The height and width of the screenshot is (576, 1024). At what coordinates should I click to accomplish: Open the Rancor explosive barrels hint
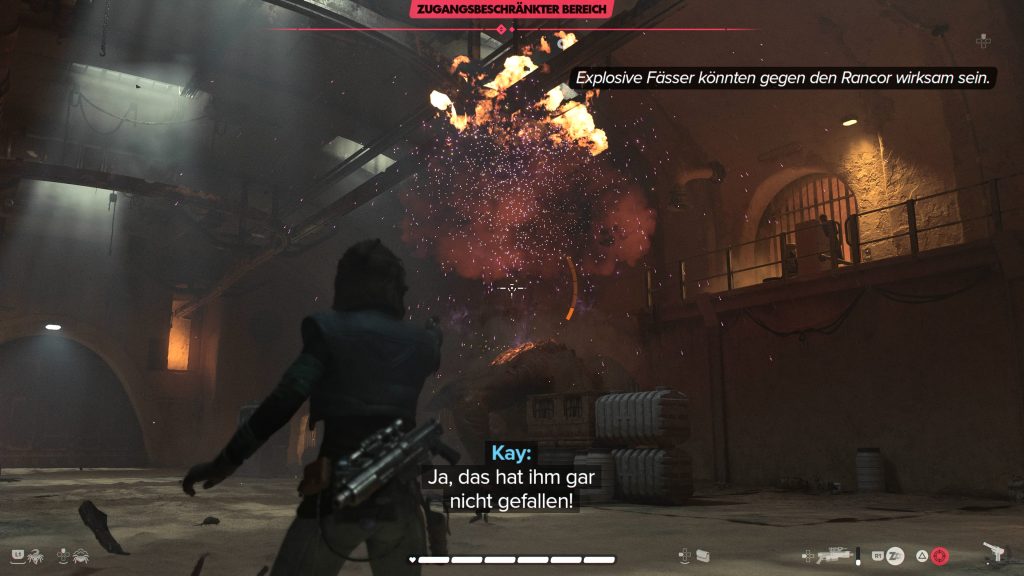[783, 77]
